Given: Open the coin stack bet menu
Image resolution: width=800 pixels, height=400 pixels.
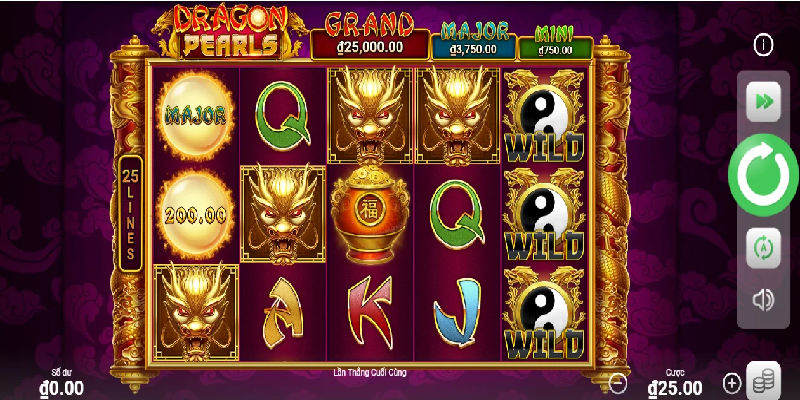Looking at the screenshot, I should (764, 378).
